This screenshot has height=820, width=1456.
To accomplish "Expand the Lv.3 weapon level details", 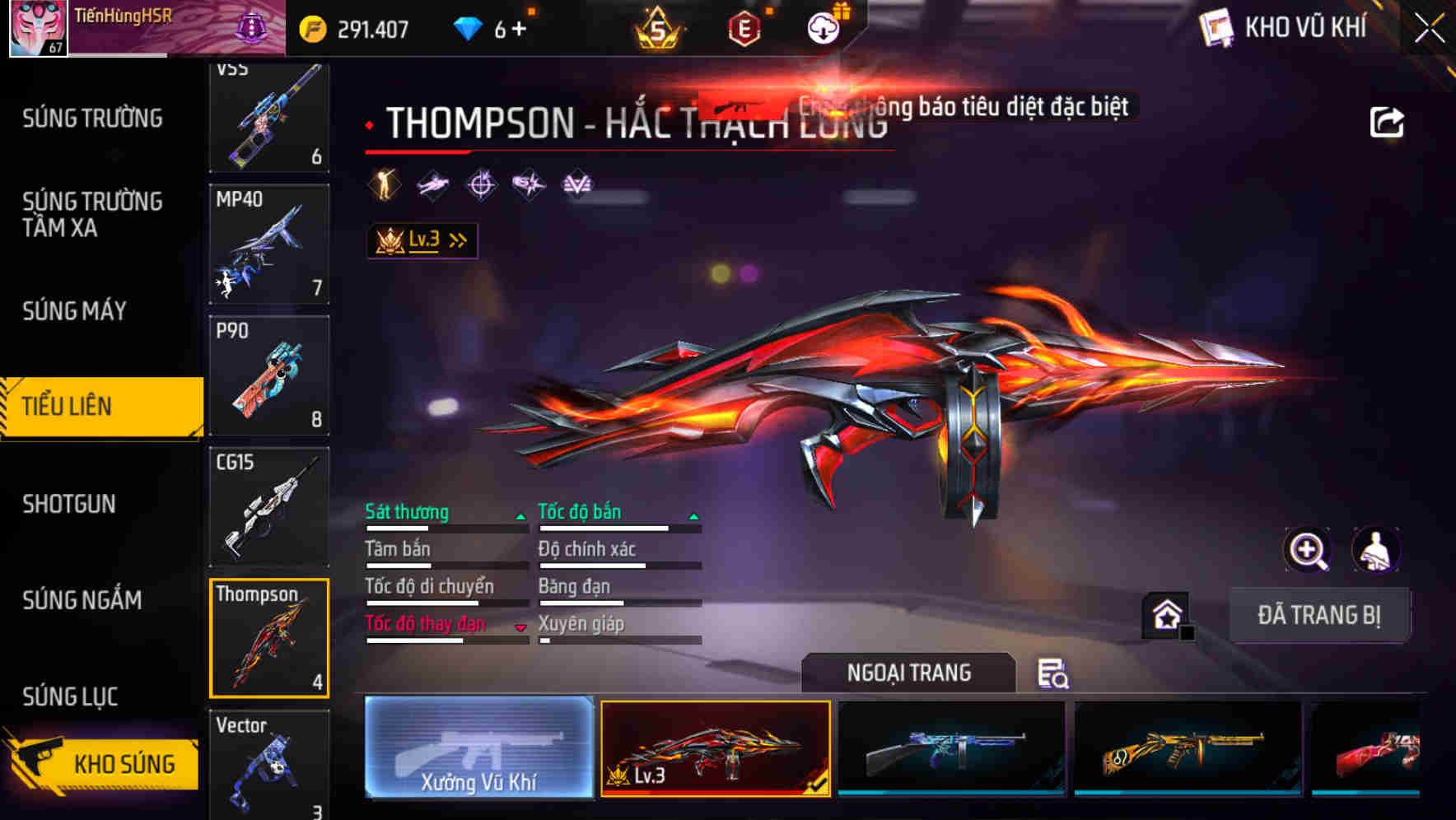I will (x=422, y=239).
